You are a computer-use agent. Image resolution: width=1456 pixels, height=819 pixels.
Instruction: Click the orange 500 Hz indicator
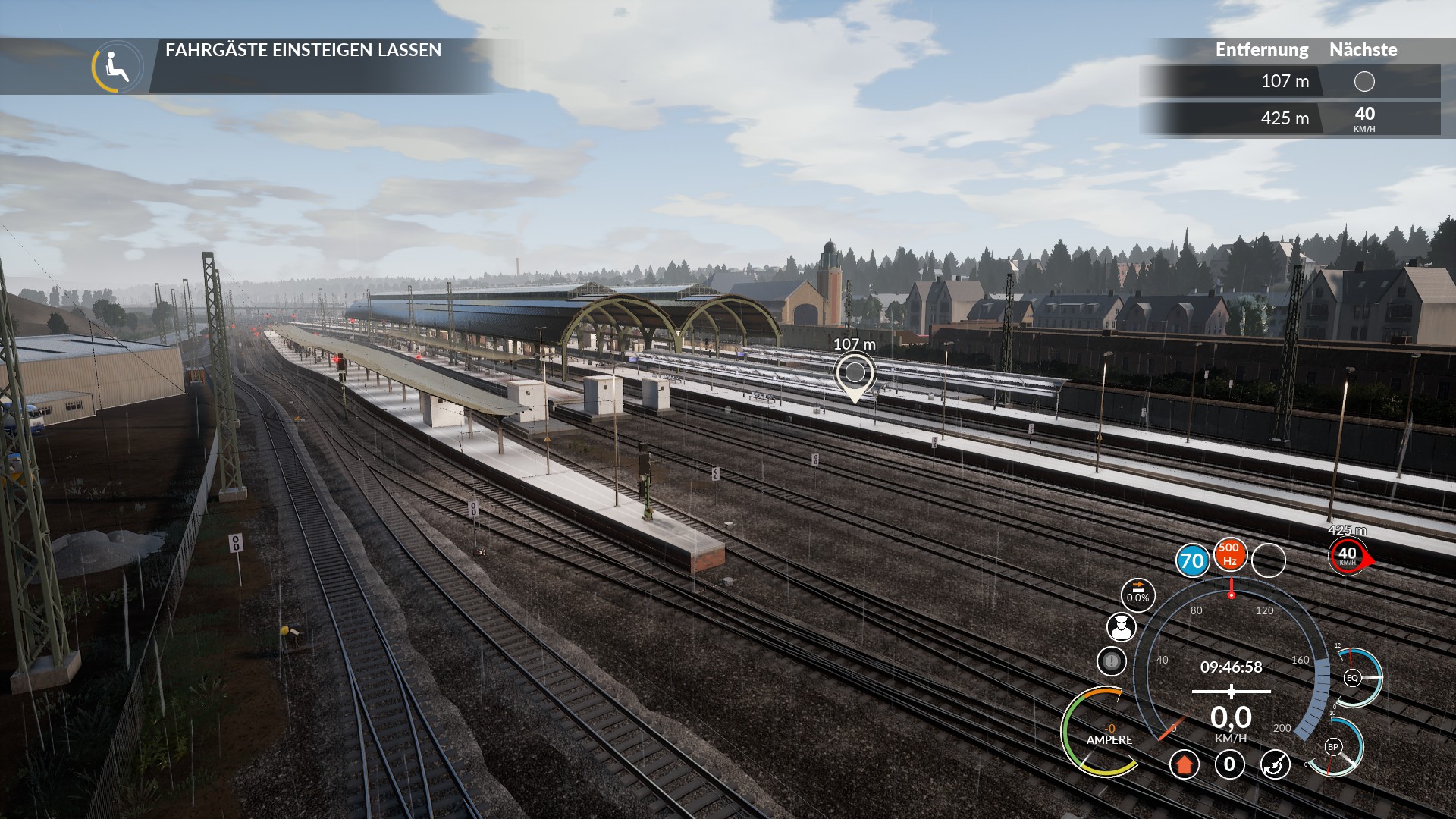pos(1230,554)
